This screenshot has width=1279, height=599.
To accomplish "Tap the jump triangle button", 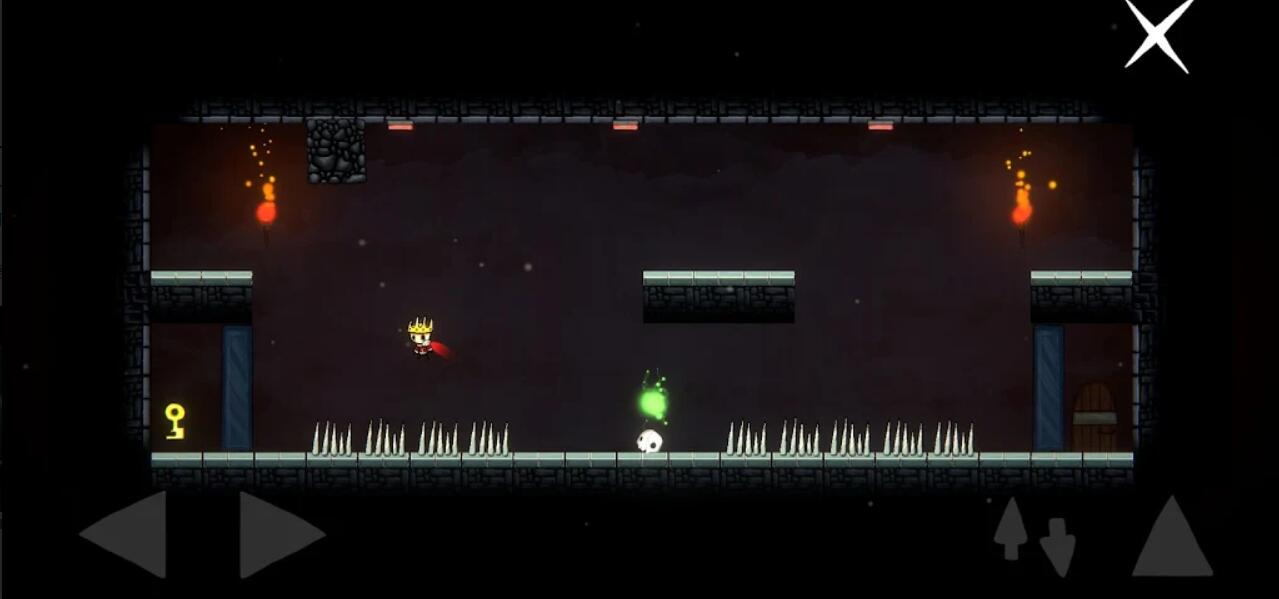I will [x=1171, y=539].
